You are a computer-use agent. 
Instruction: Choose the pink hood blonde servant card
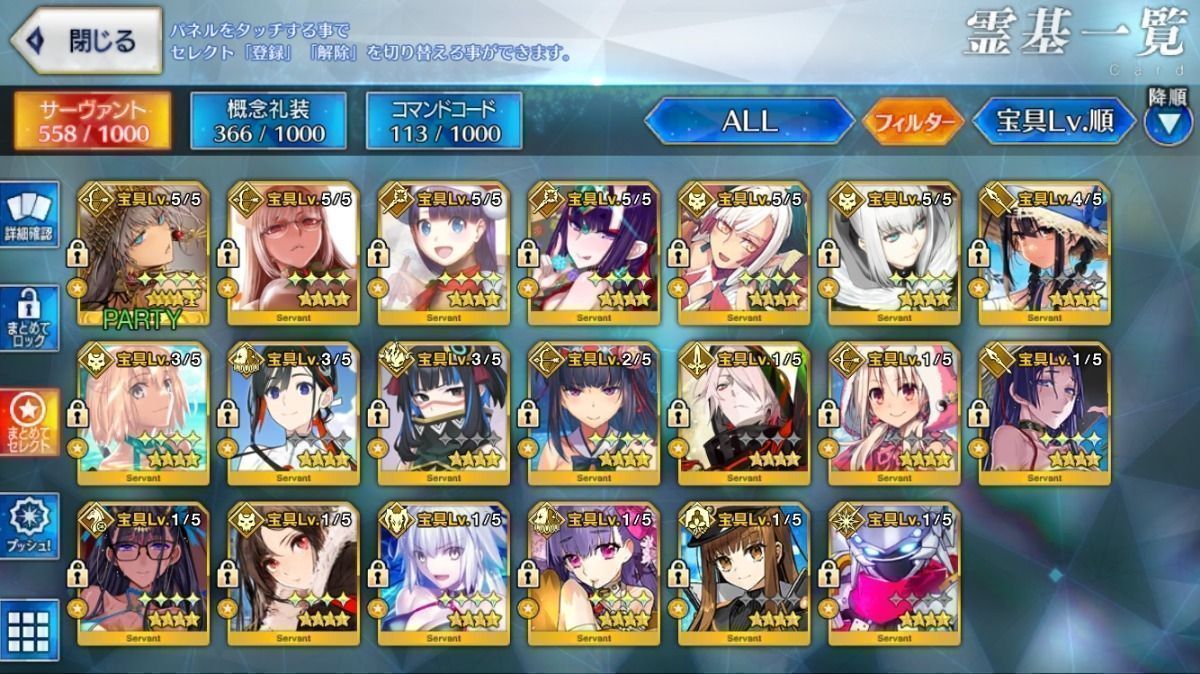pyautogui.click(x=893, y=414)
